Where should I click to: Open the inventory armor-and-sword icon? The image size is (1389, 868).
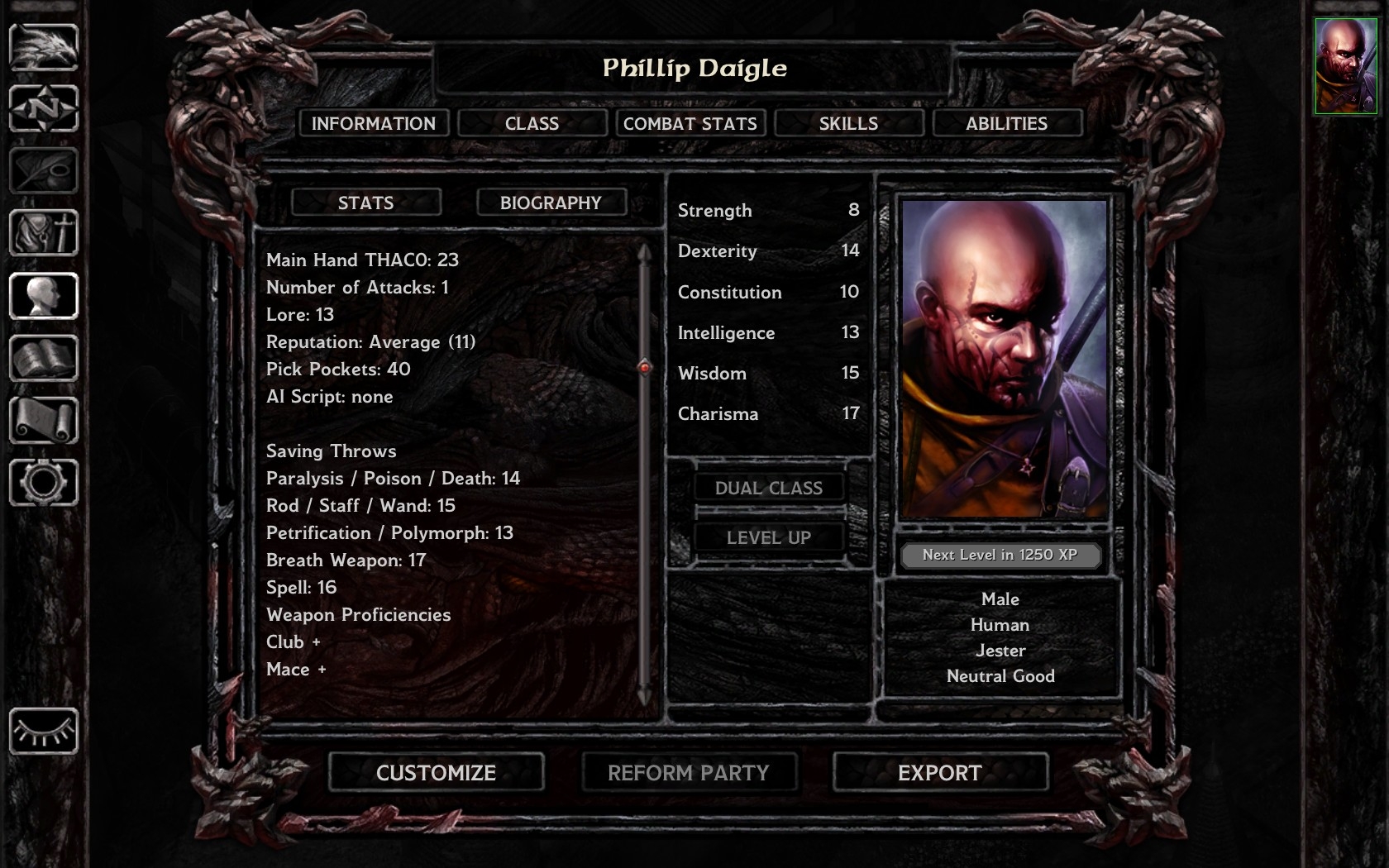[44, 233]
